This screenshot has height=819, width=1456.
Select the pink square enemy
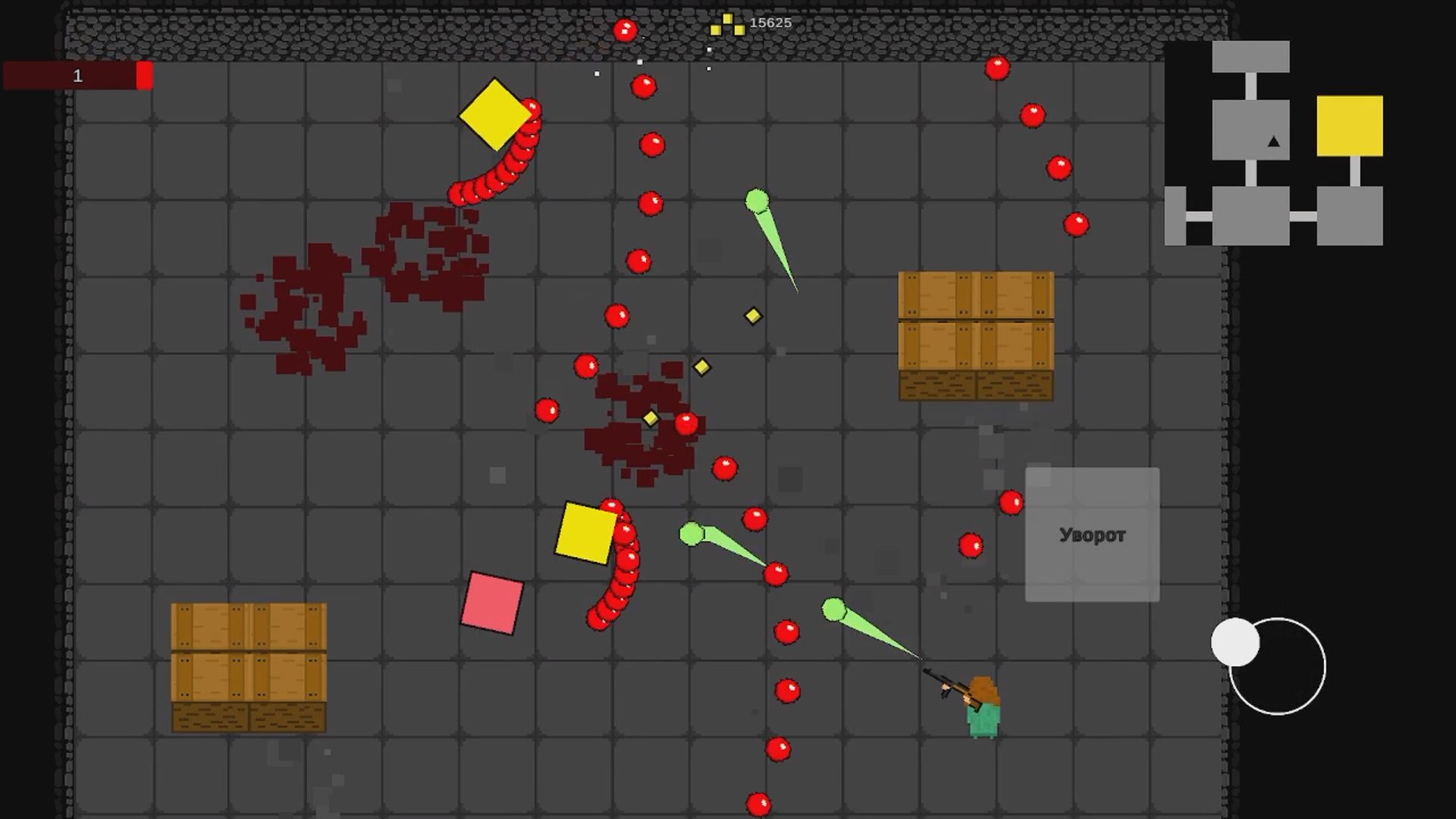(x=491, y=603)
